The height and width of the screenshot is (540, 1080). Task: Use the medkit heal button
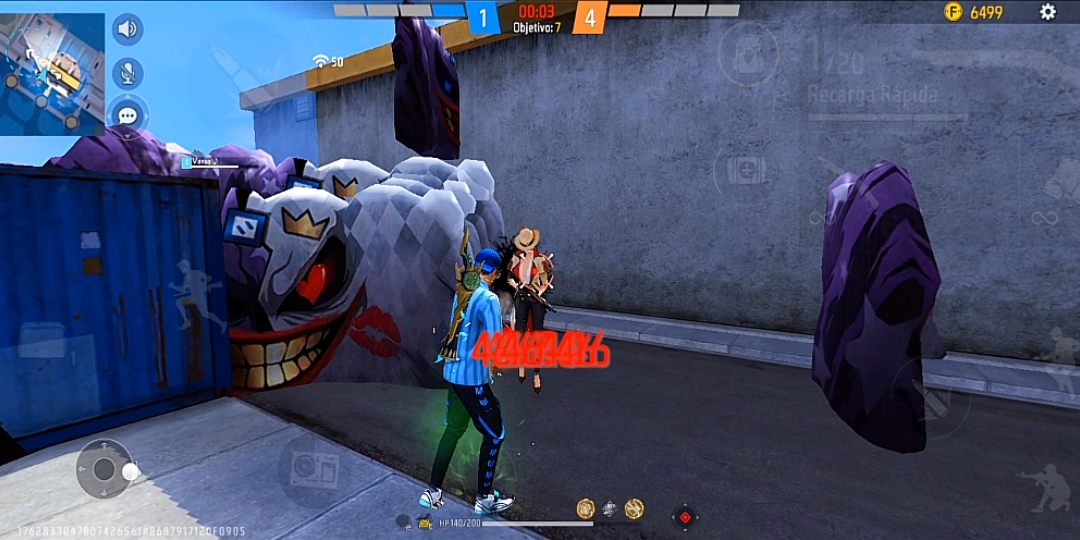(746, 170)
